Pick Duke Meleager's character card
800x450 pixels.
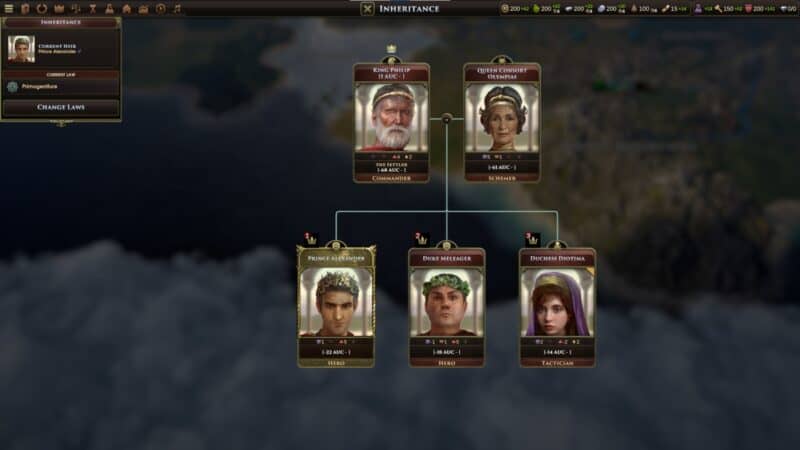446,306
